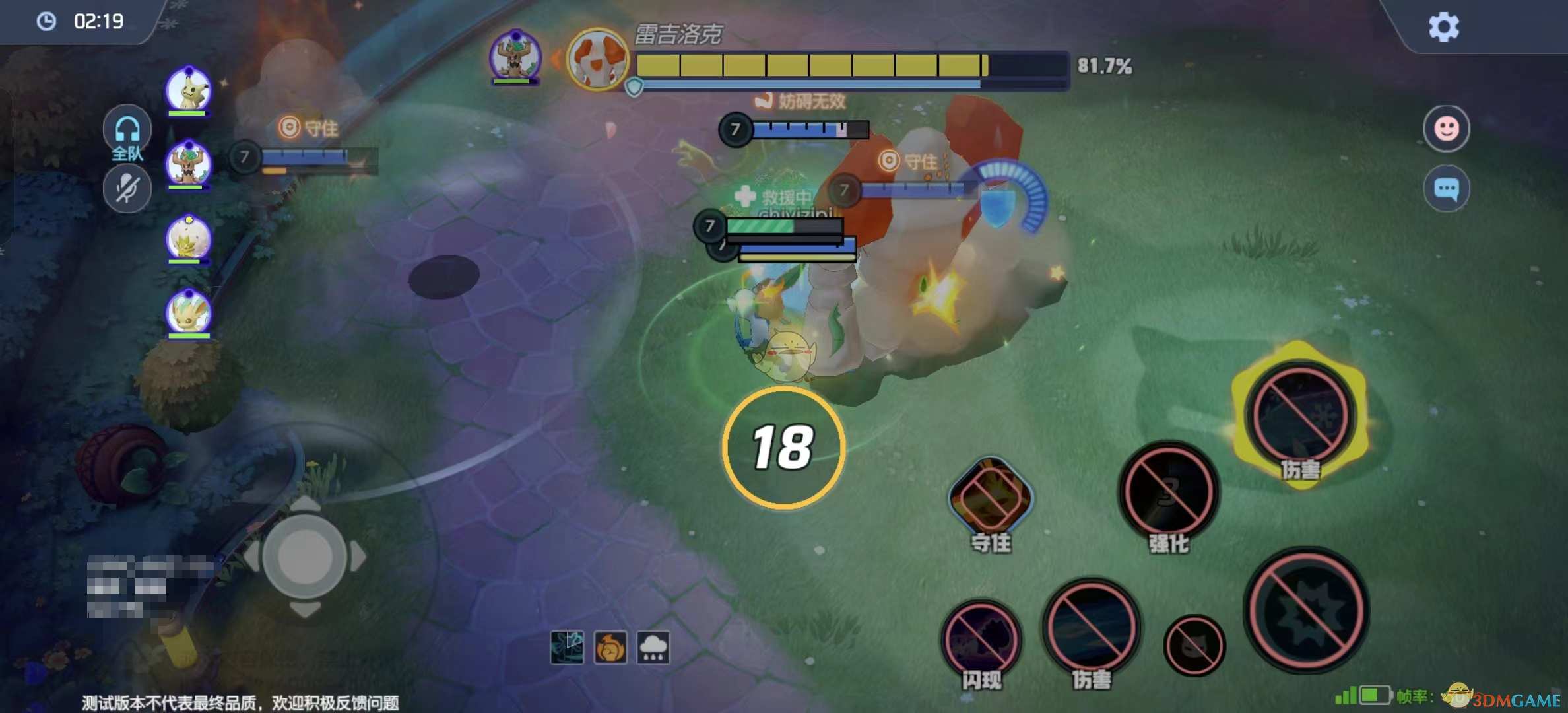Activate the 守住 skill
The height and width of the screenshot is (713, 1568).
point(990,496)
